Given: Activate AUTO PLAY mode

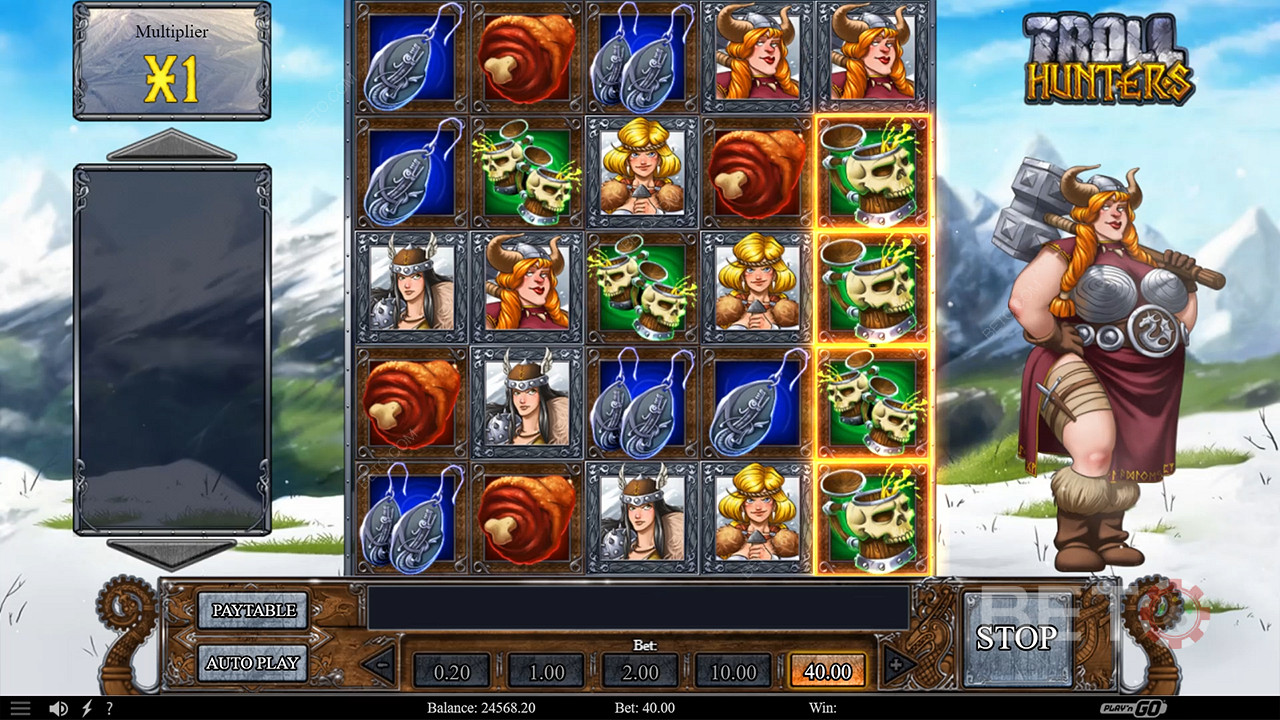Looking at the screenshot, I should click(252, 662).
